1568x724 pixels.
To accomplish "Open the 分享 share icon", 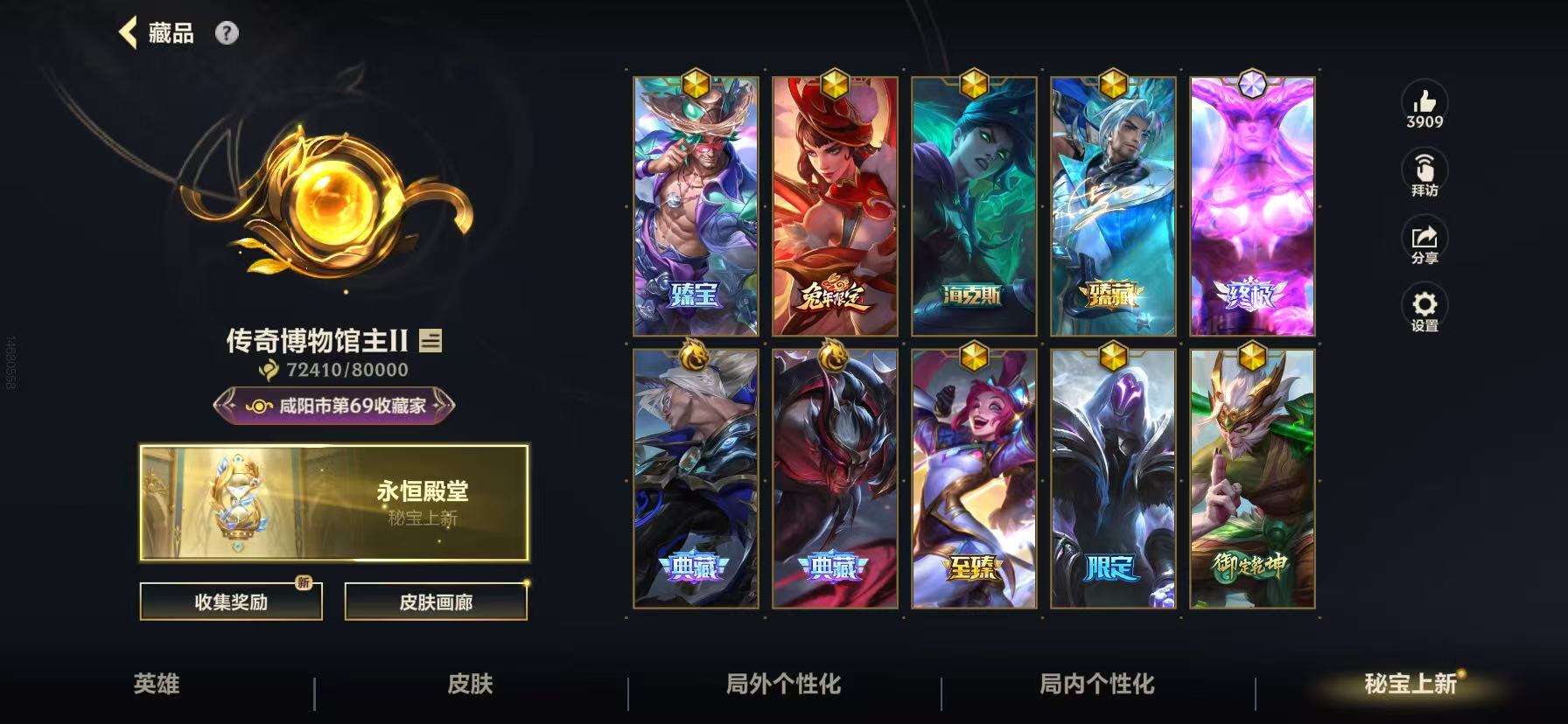I will point(1425,238).
